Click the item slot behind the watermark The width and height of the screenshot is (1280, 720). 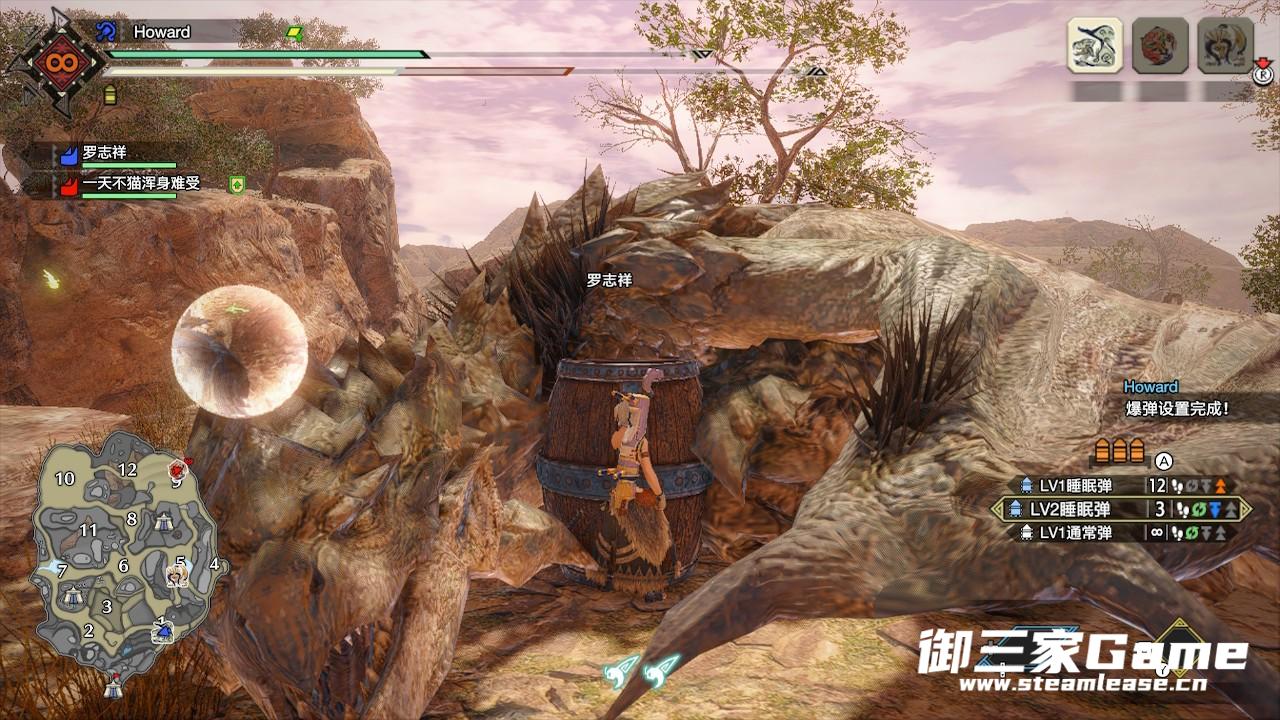pos(1180,648)
